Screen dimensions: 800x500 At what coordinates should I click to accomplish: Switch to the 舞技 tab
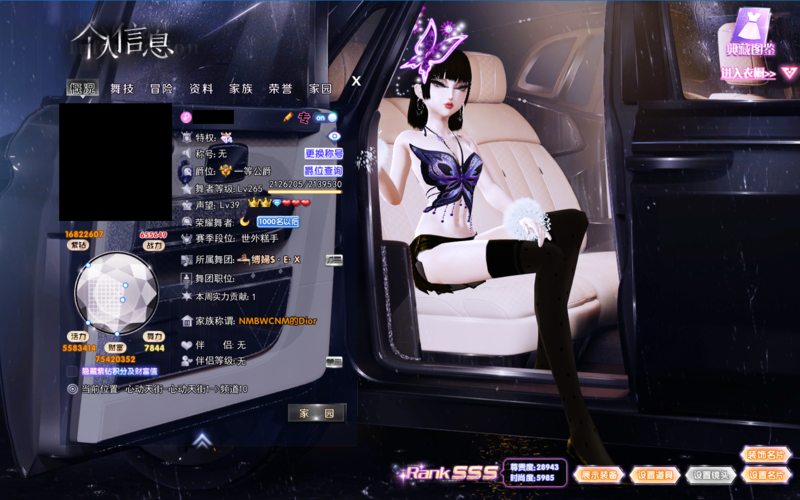pos(122,89)
